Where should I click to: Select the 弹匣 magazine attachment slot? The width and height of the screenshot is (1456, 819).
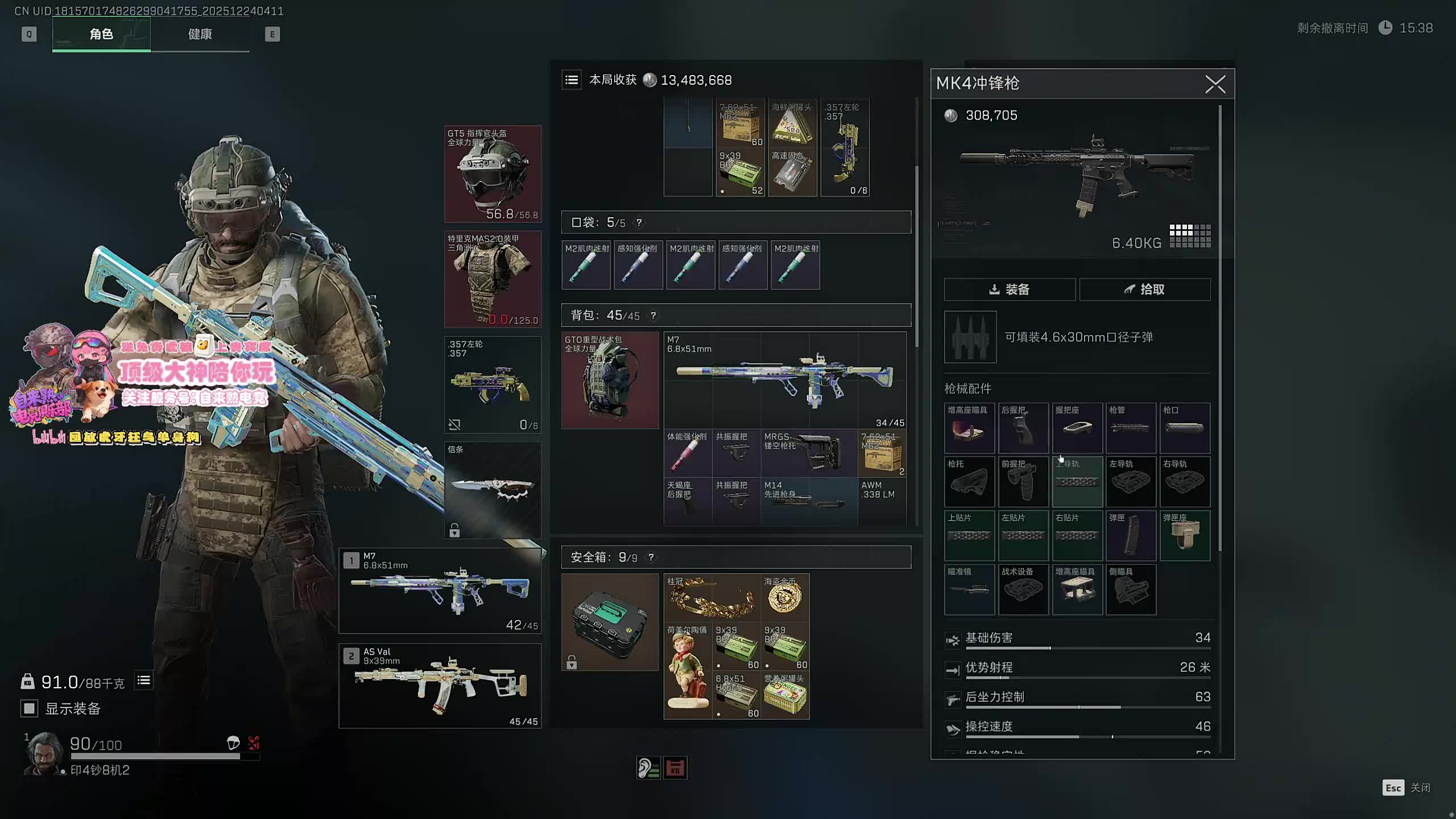[x=1131, y=535]
